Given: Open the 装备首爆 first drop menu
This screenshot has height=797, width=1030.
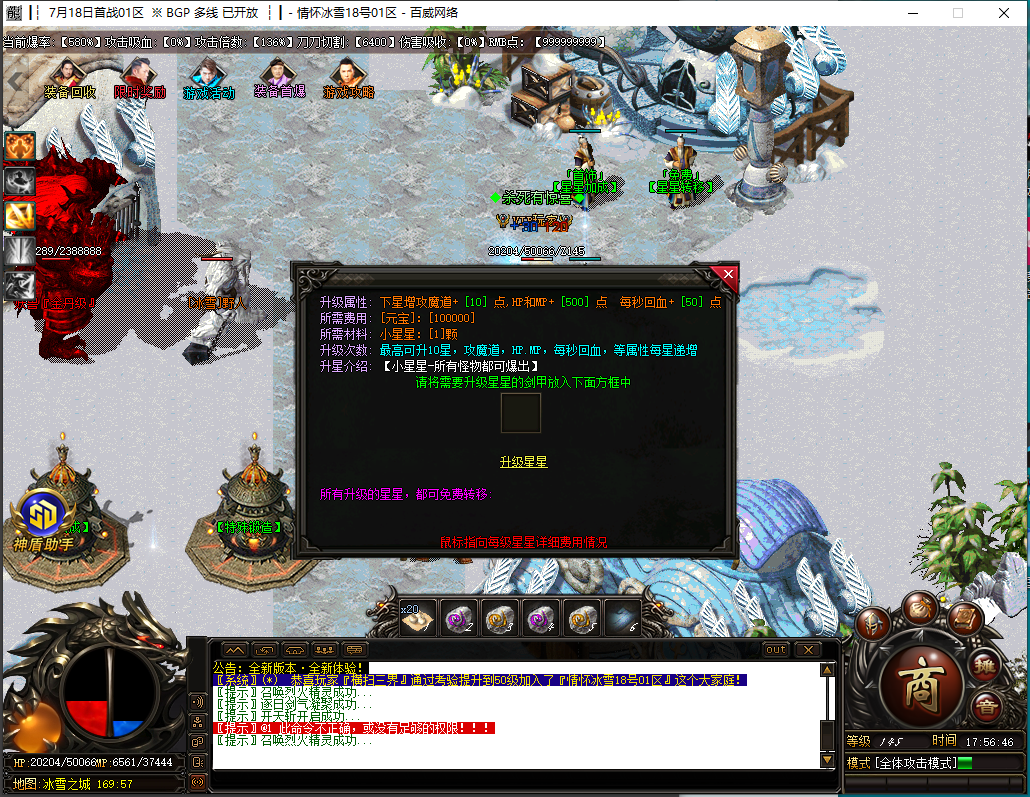Looking at the screenshot, I should (x=279, y=80).
